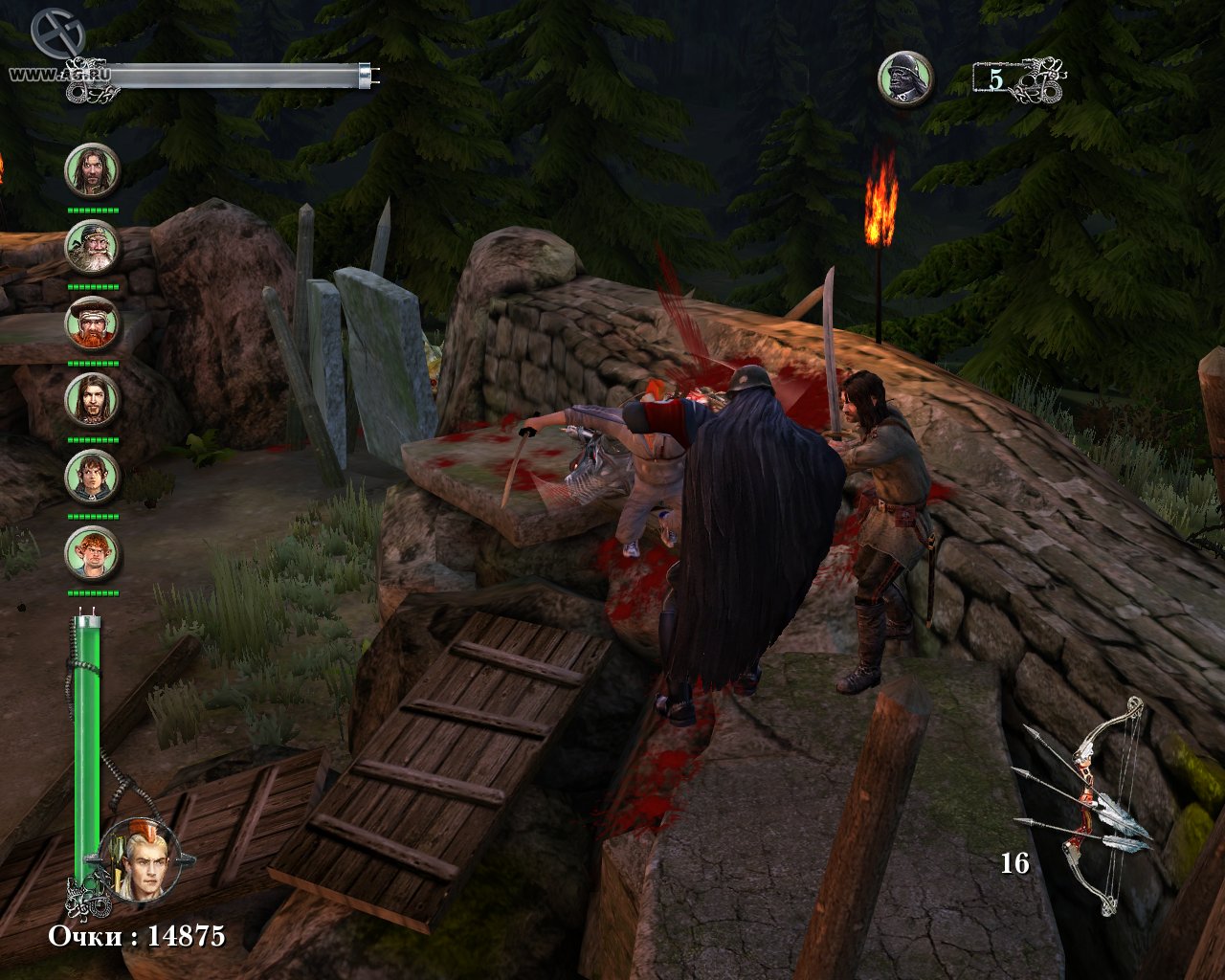Select the dark-haired hobbit portrait
Viewport: 1225px width, 980px height.
pos(92,476)
